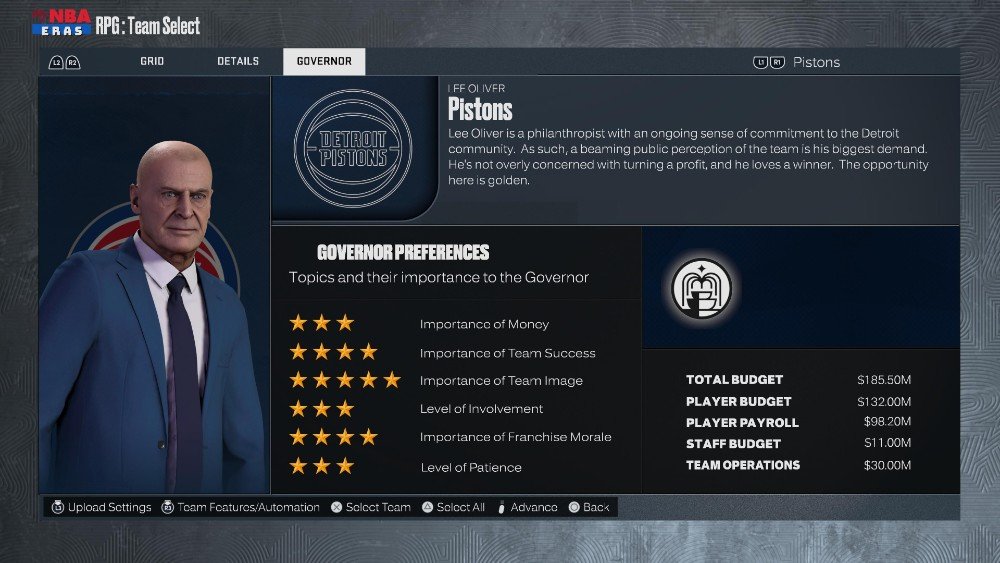Switch to the Grid tab

click(x=152, y=62)
